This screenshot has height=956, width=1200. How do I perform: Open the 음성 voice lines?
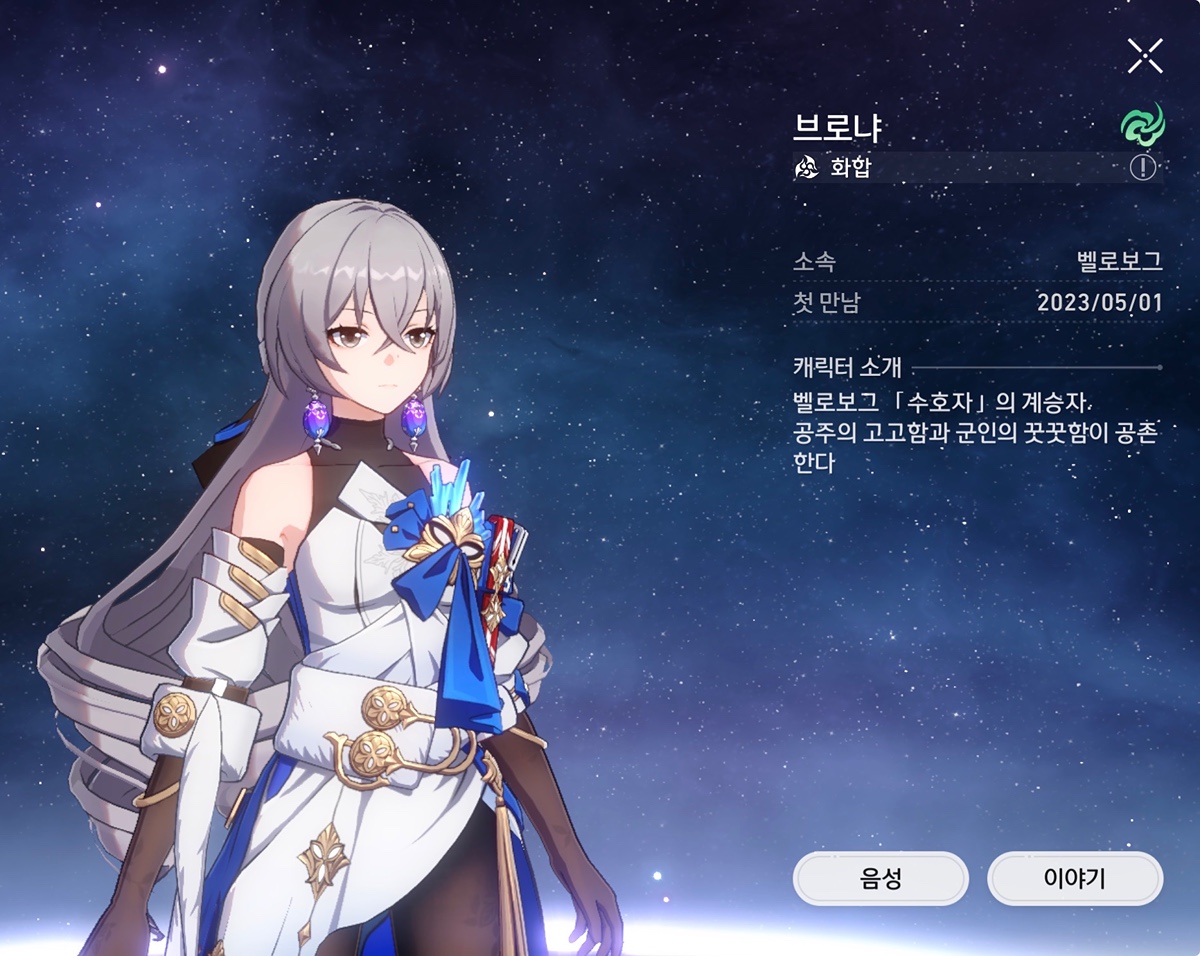tap(880, 879)
